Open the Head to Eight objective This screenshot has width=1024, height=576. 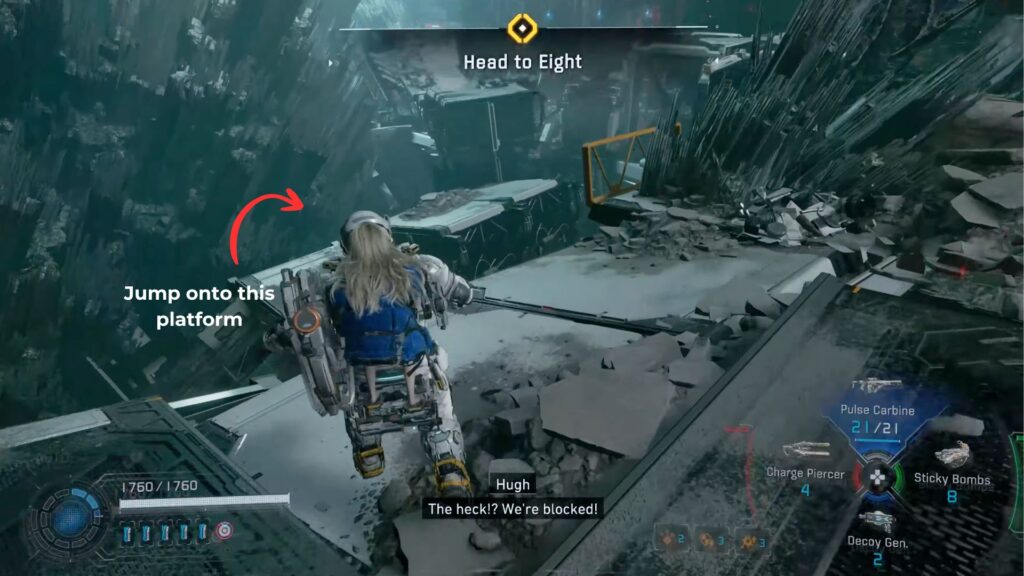click(x=522, y=62)
